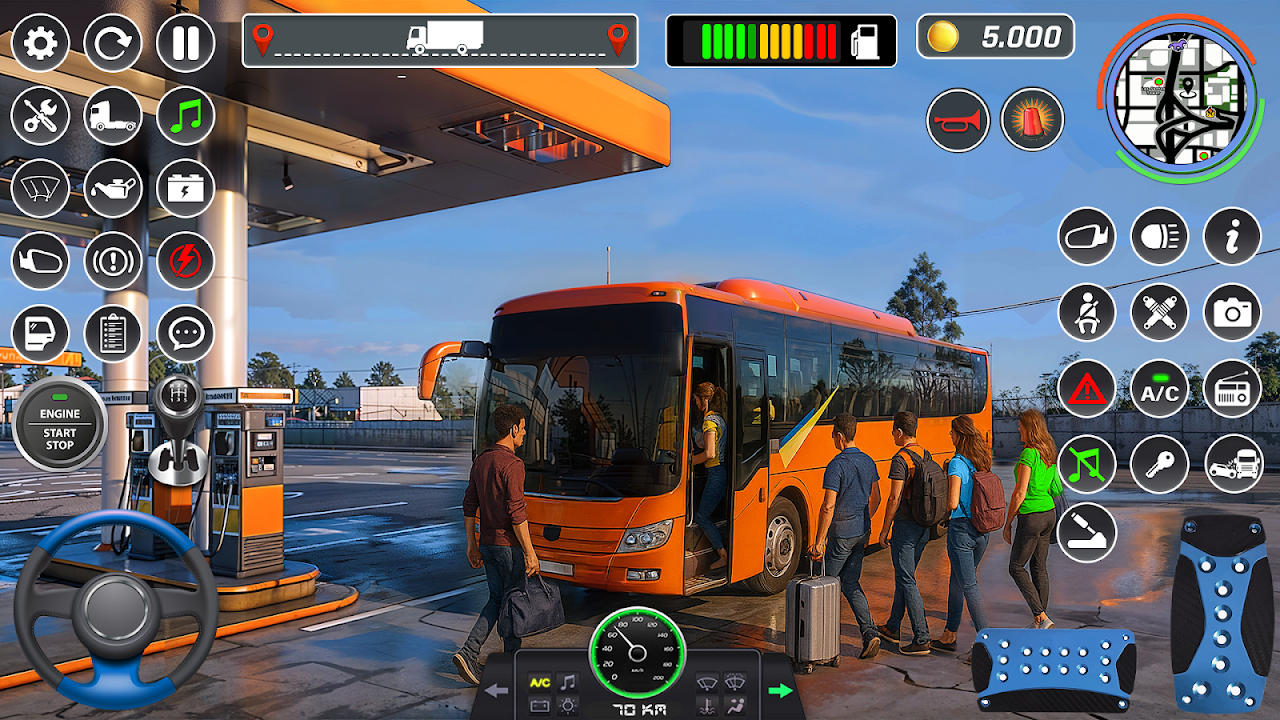
Task: Select the oil can icon
Action: tap(113, 188)
